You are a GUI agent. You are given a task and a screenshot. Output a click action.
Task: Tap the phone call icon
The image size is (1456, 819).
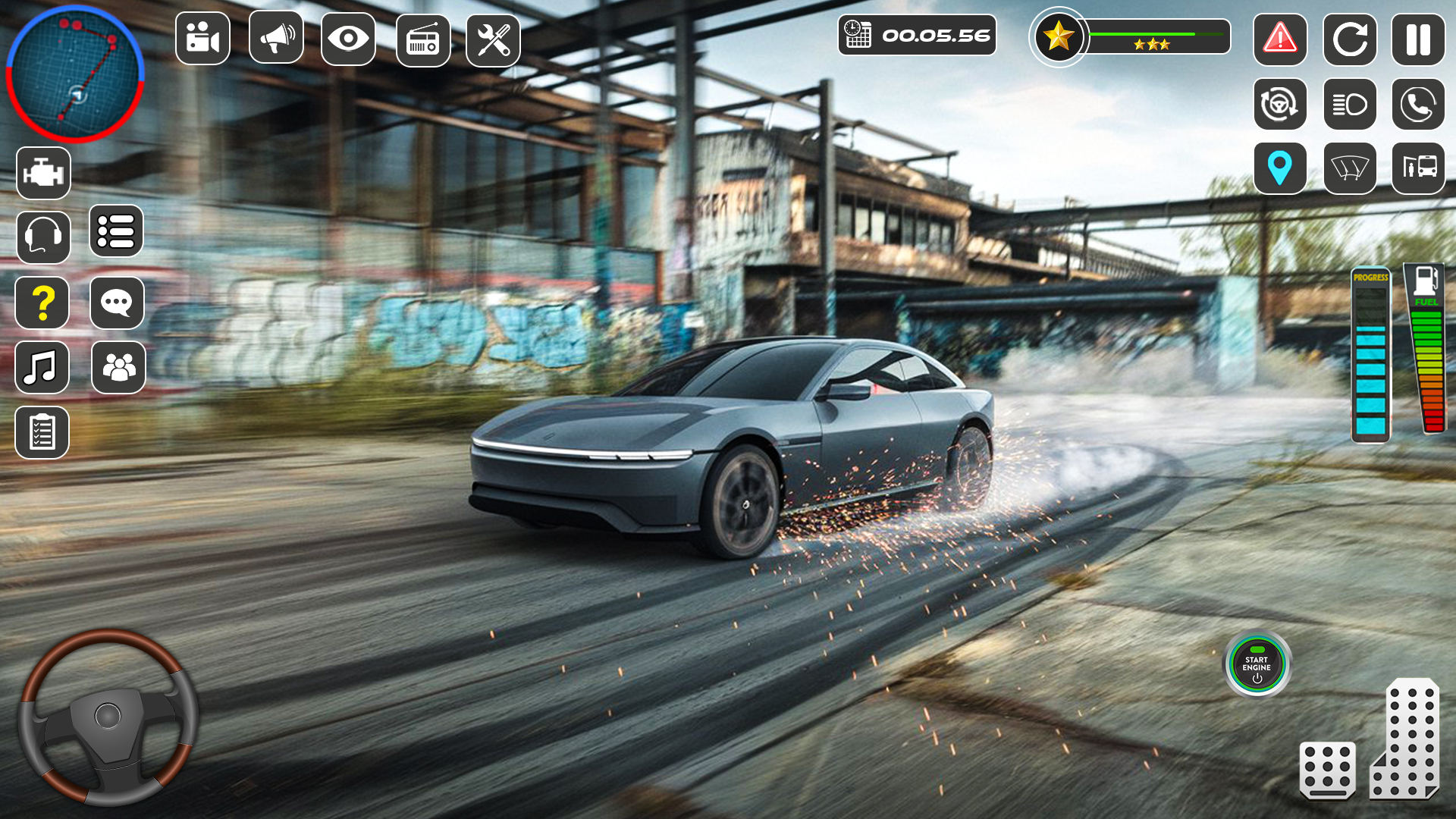(x=1418, y=104)
